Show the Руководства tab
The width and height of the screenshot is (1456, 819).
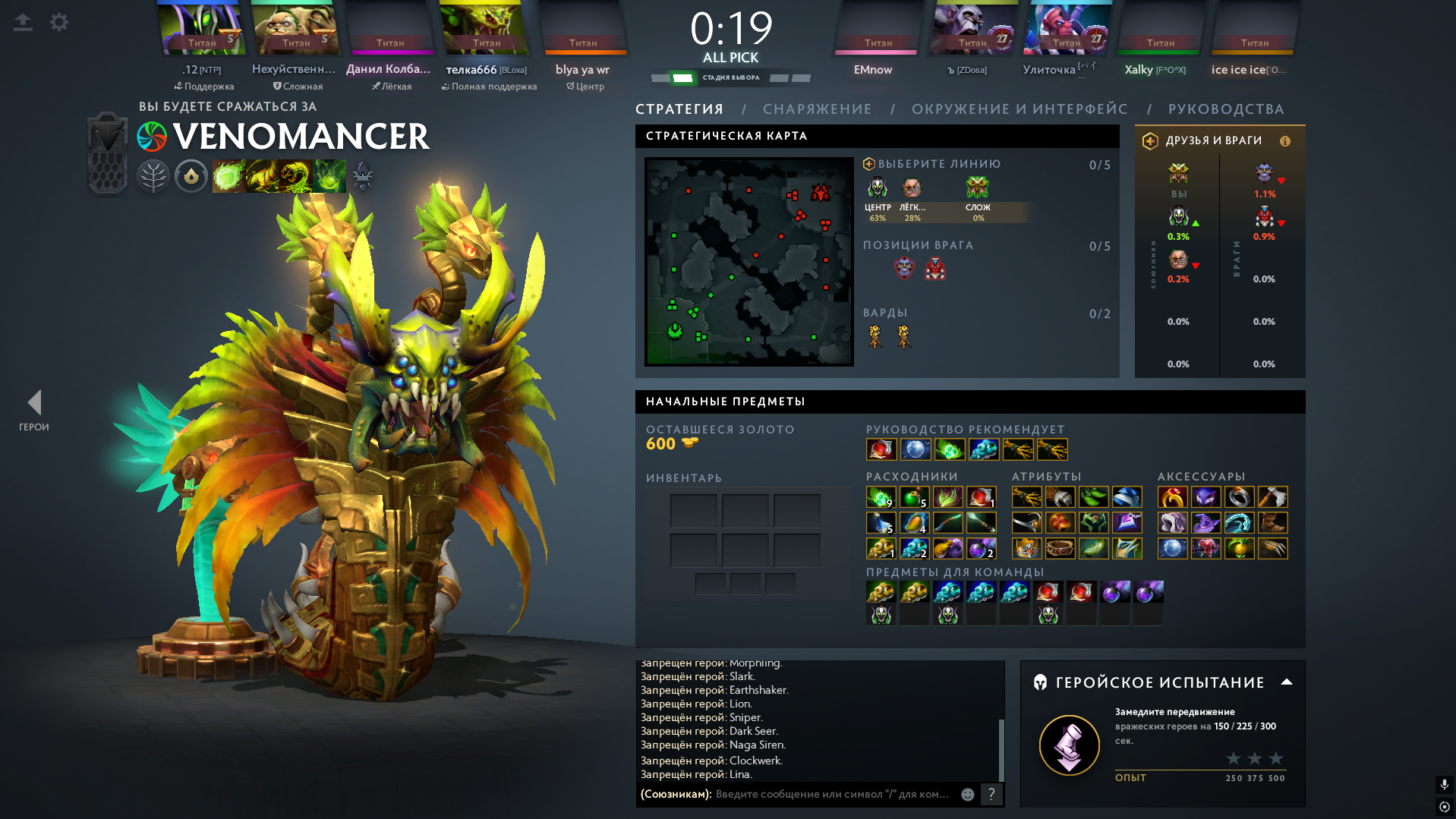click(x=1226, y=109)
